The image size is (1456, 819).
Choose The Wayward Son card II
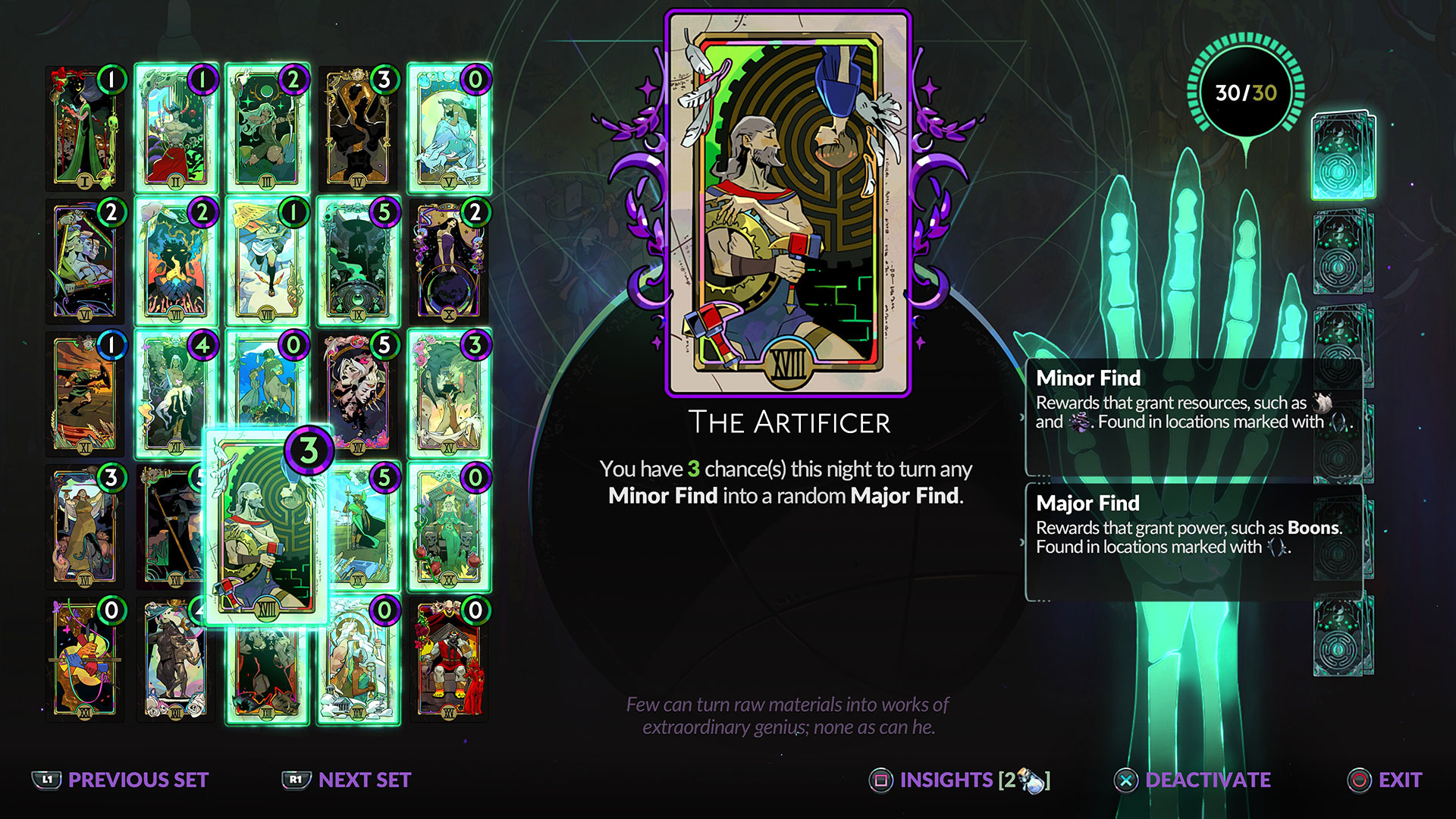tap(176, 129)
